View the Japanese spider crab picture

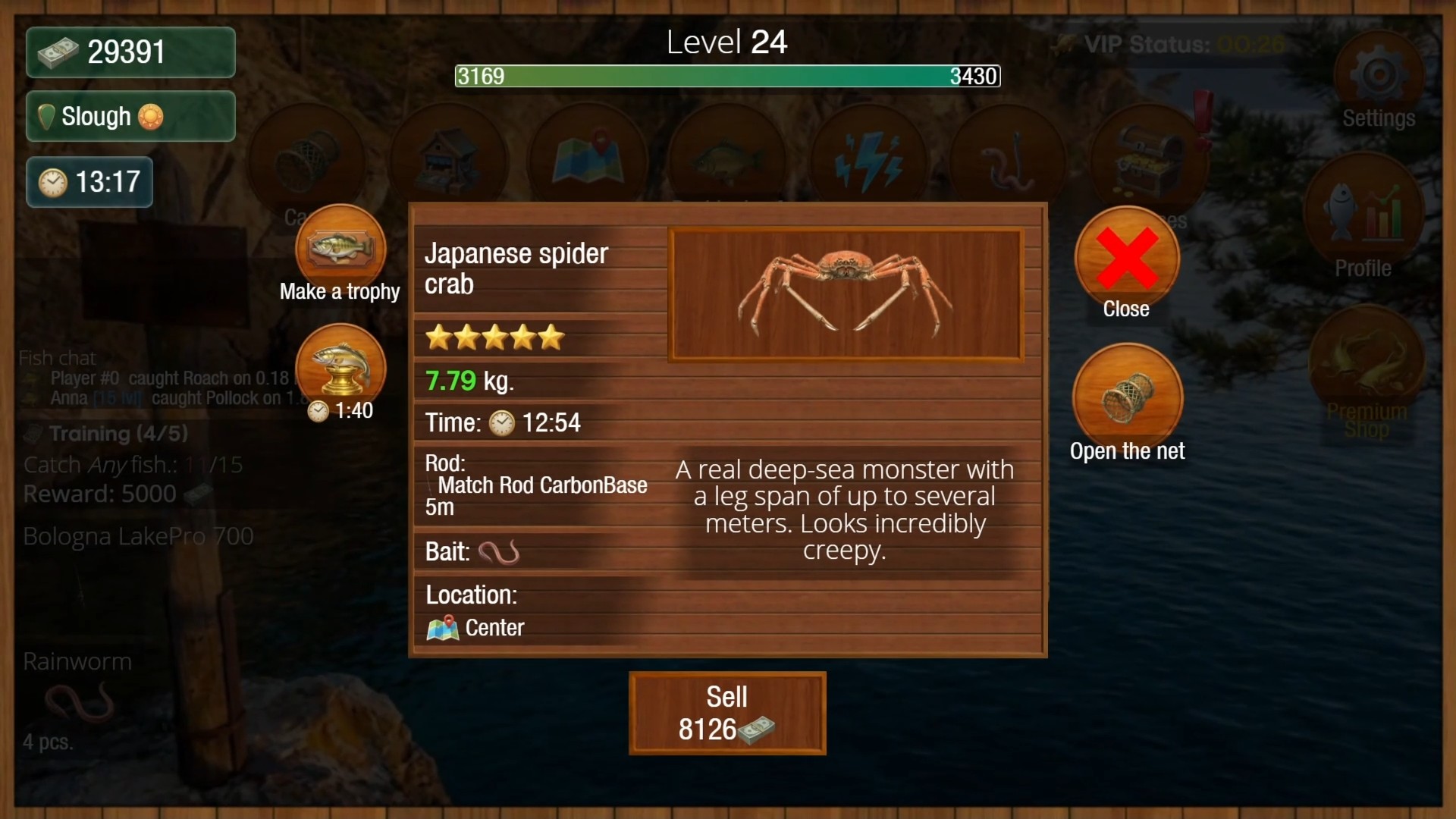point(846,294)
